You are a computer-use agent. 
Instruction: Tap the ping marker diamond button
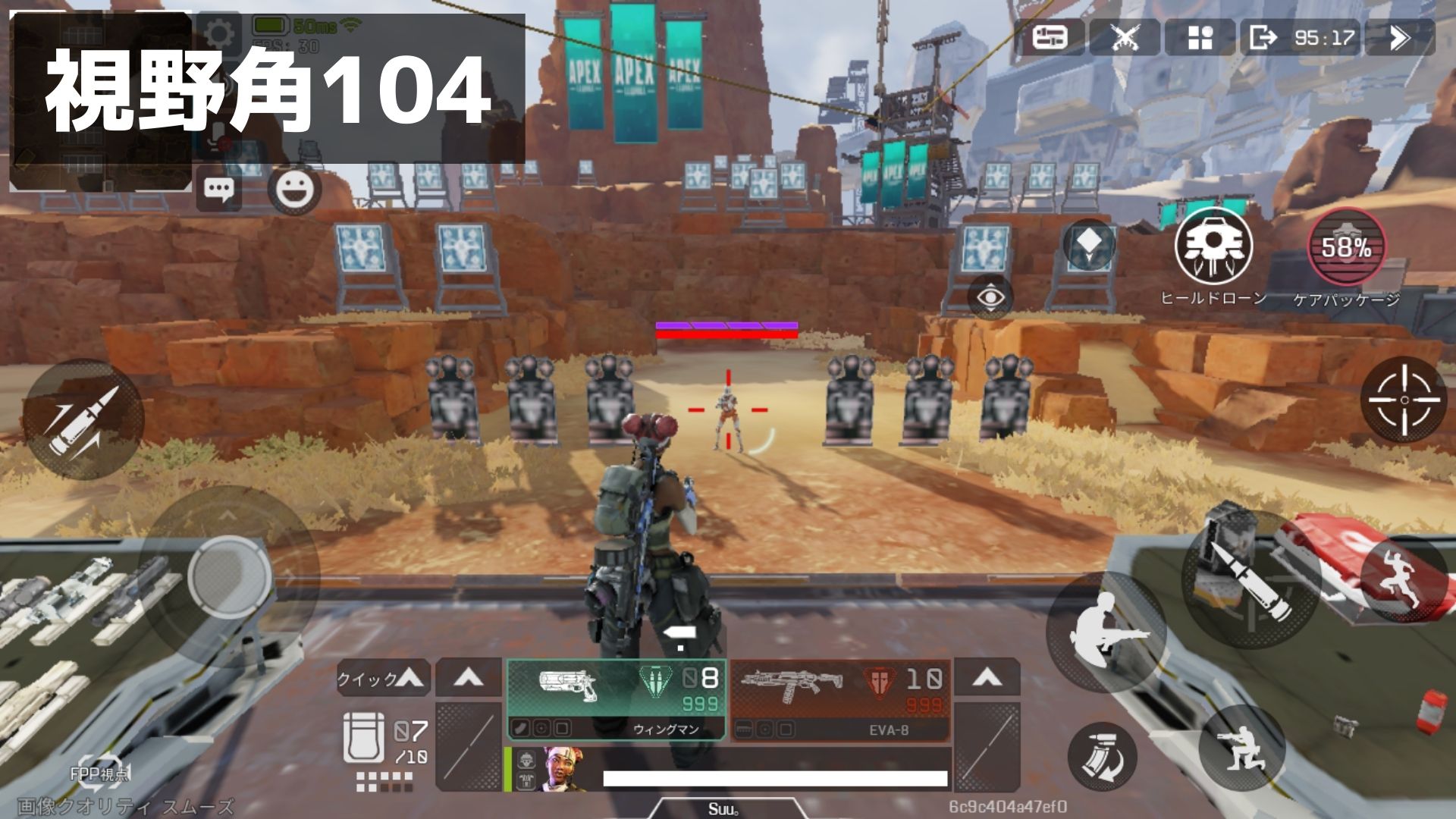[1088, 244]
